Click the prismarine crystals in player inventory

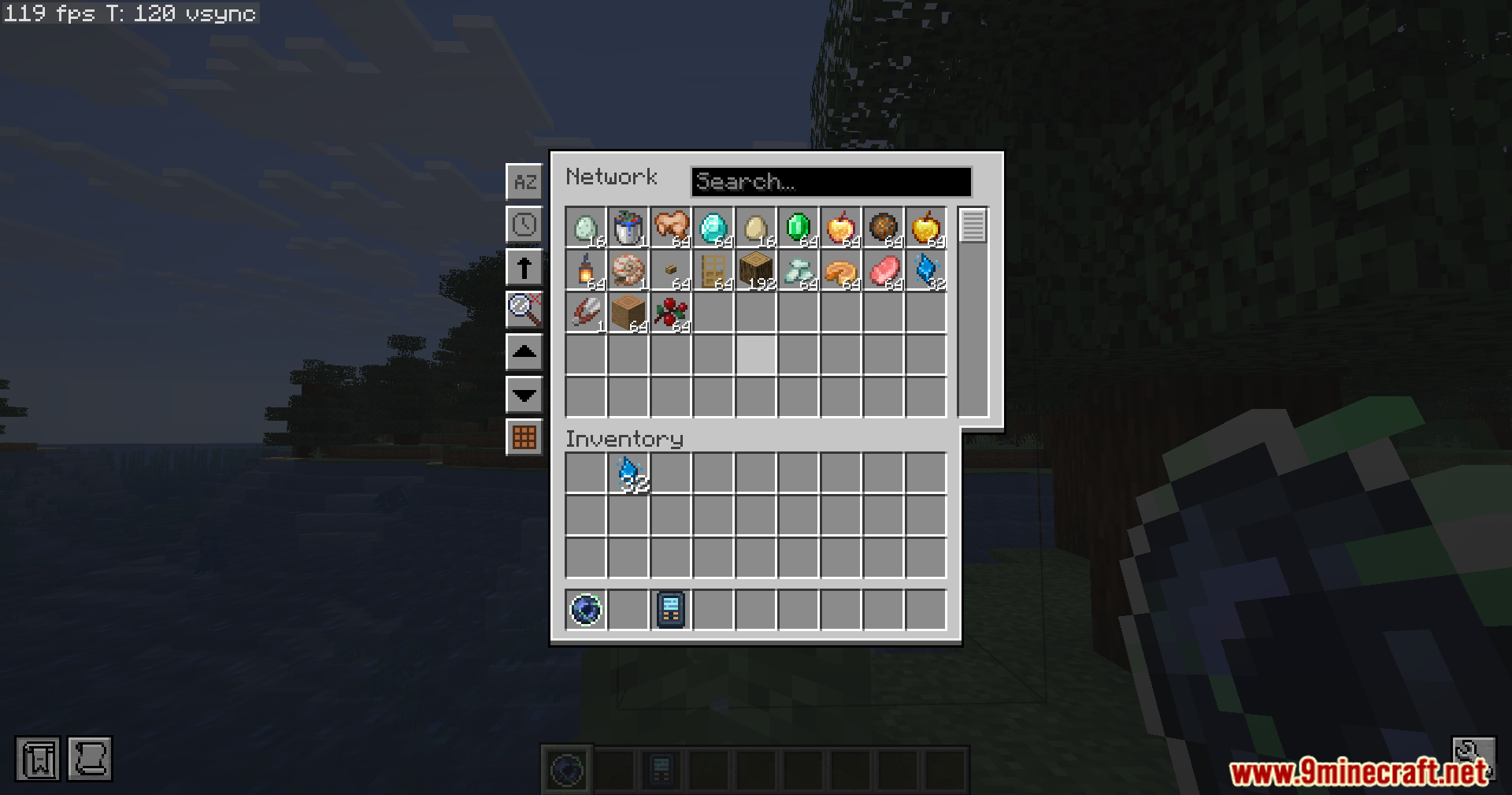[x=628, y=473]
